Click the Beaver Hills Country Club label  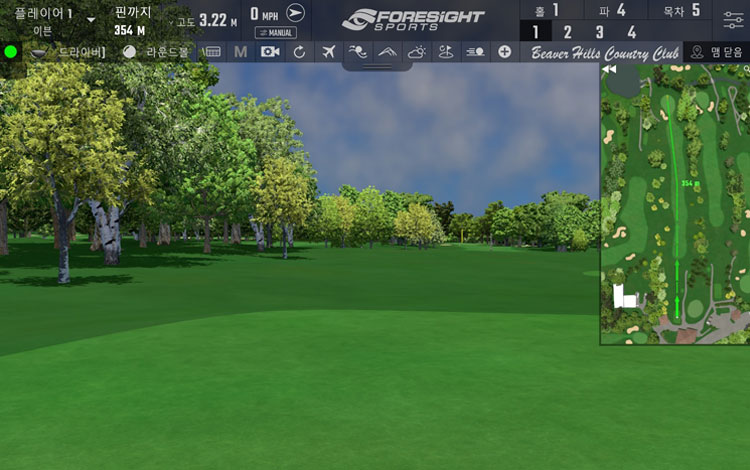(x=605, y=52)
